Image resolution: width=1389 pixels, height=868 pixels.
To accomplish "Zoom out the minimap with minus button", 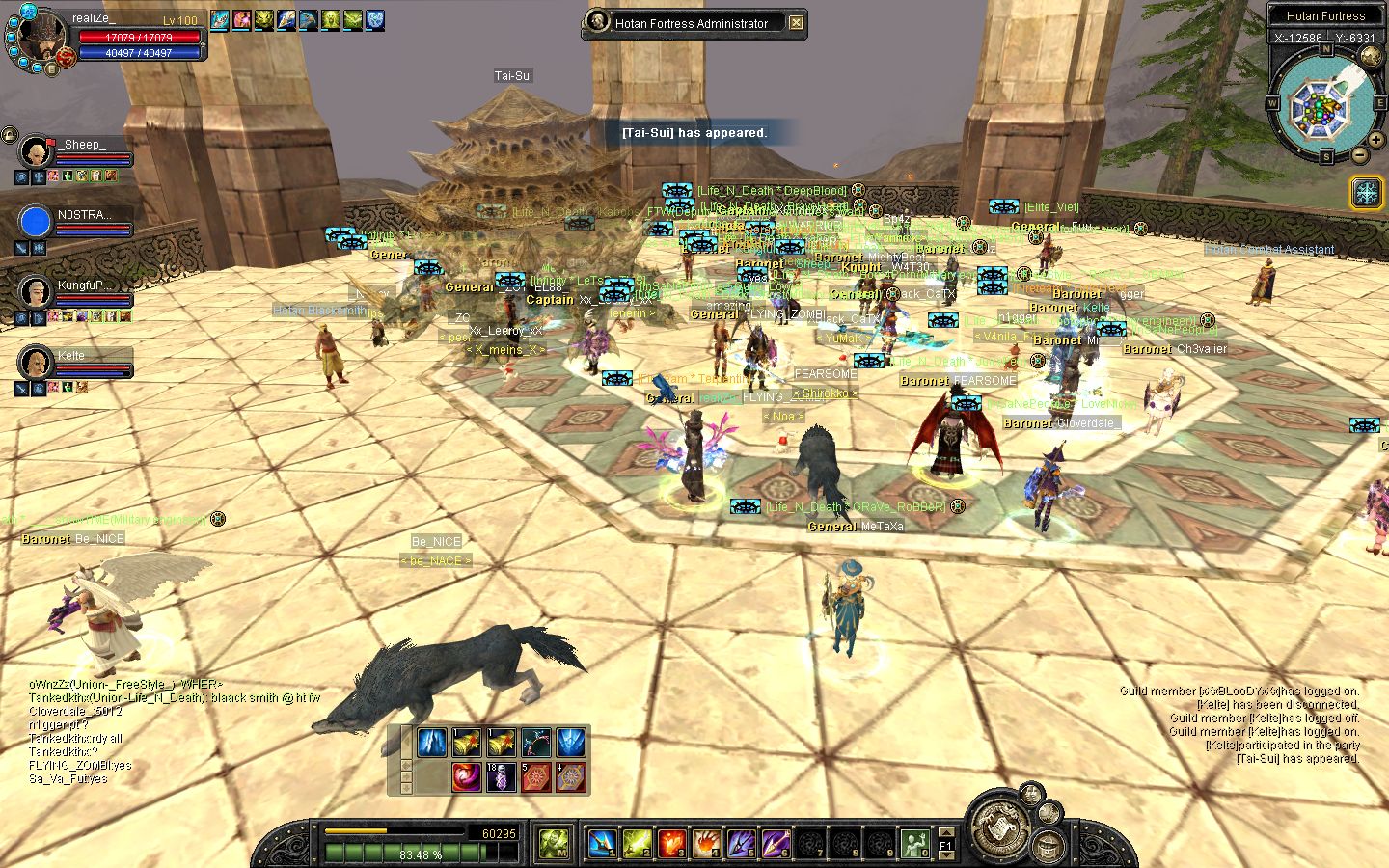I will pyautogui.click(x=1360, y=154).
